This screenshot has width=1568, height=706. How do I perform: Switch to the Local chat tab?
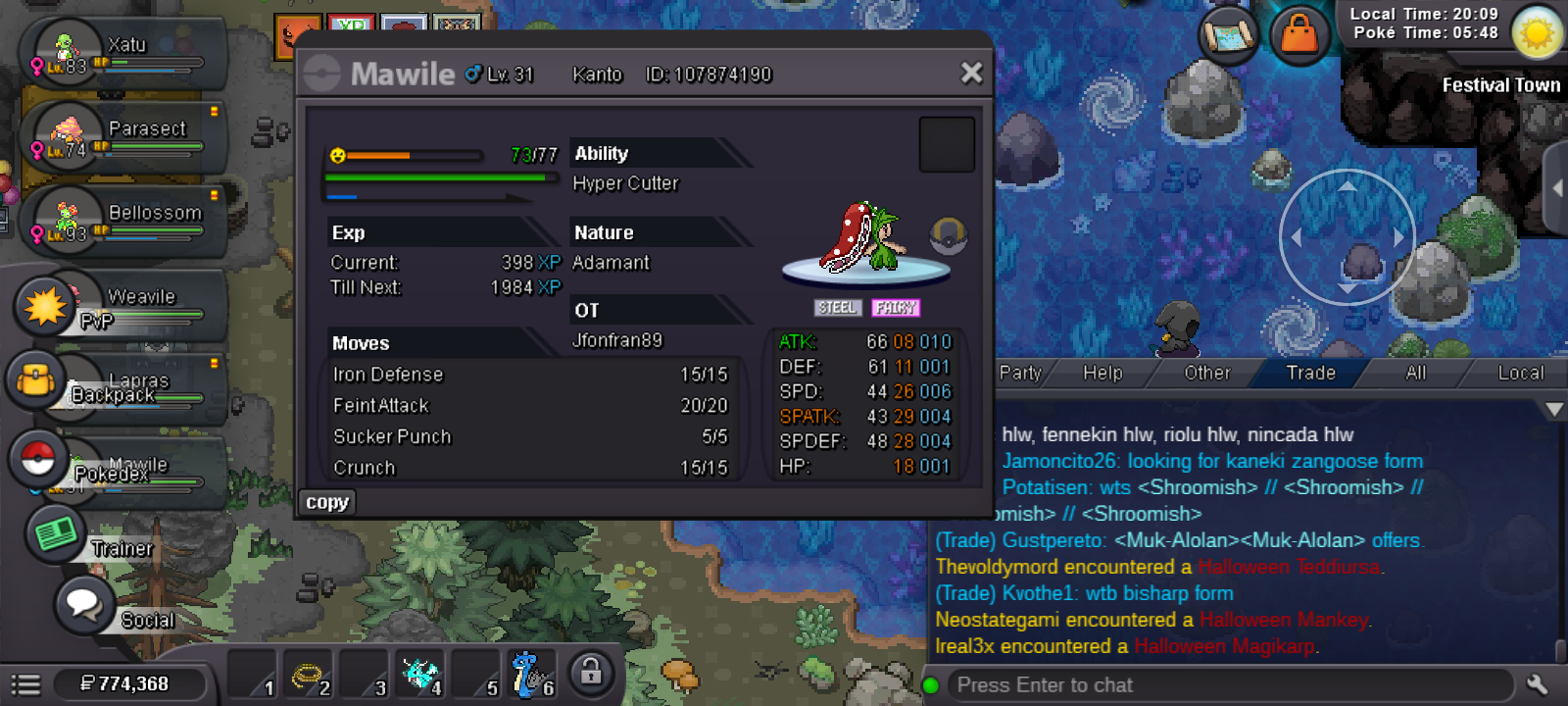coord(1520,373)
